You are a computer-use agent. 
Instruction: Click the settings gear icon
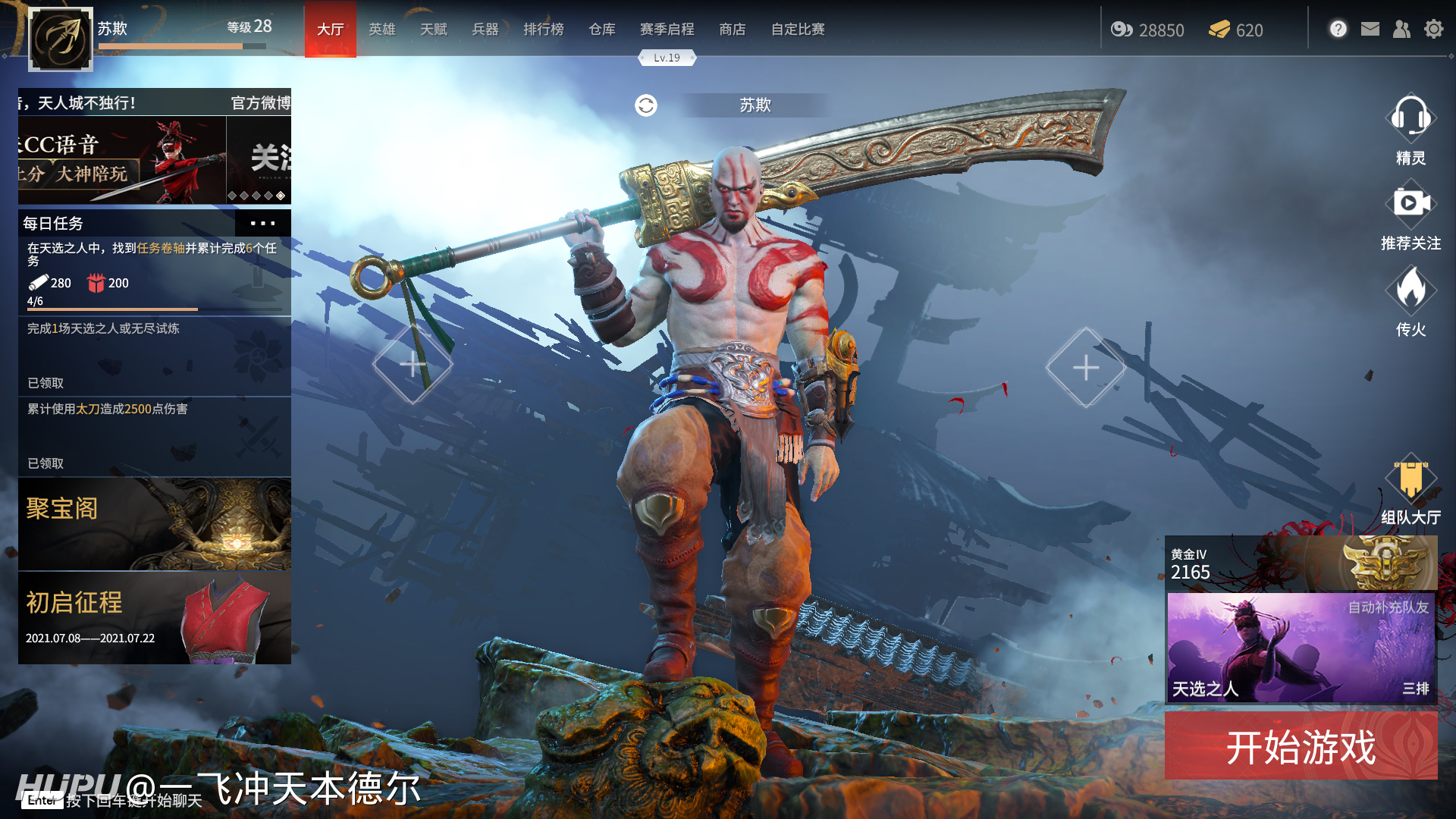tap(1433, 30)
